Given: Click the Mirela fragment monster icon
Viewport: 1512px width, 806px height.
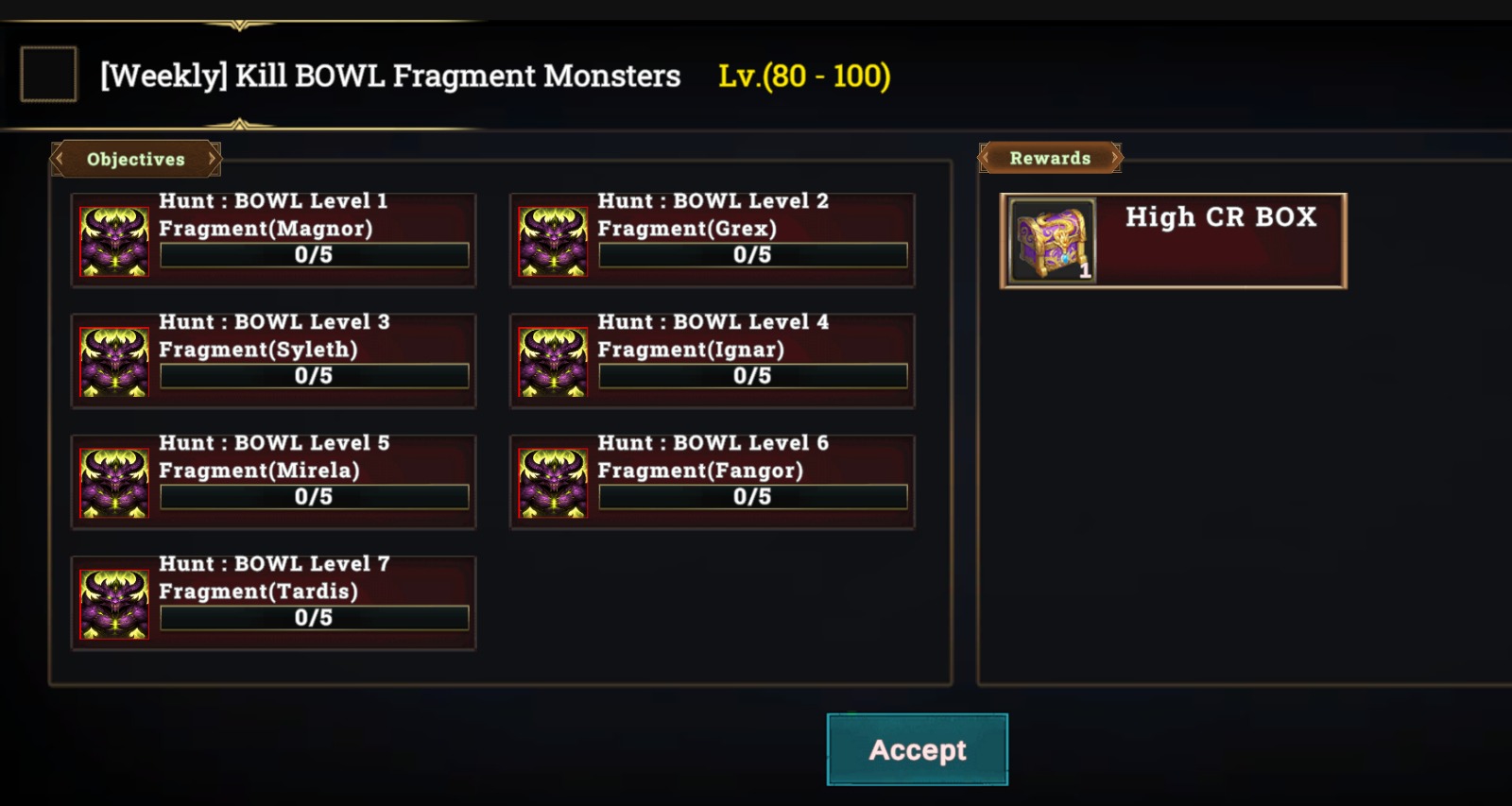Looking at the screenshot, I should pyautogui.click(x=112, y=483).
